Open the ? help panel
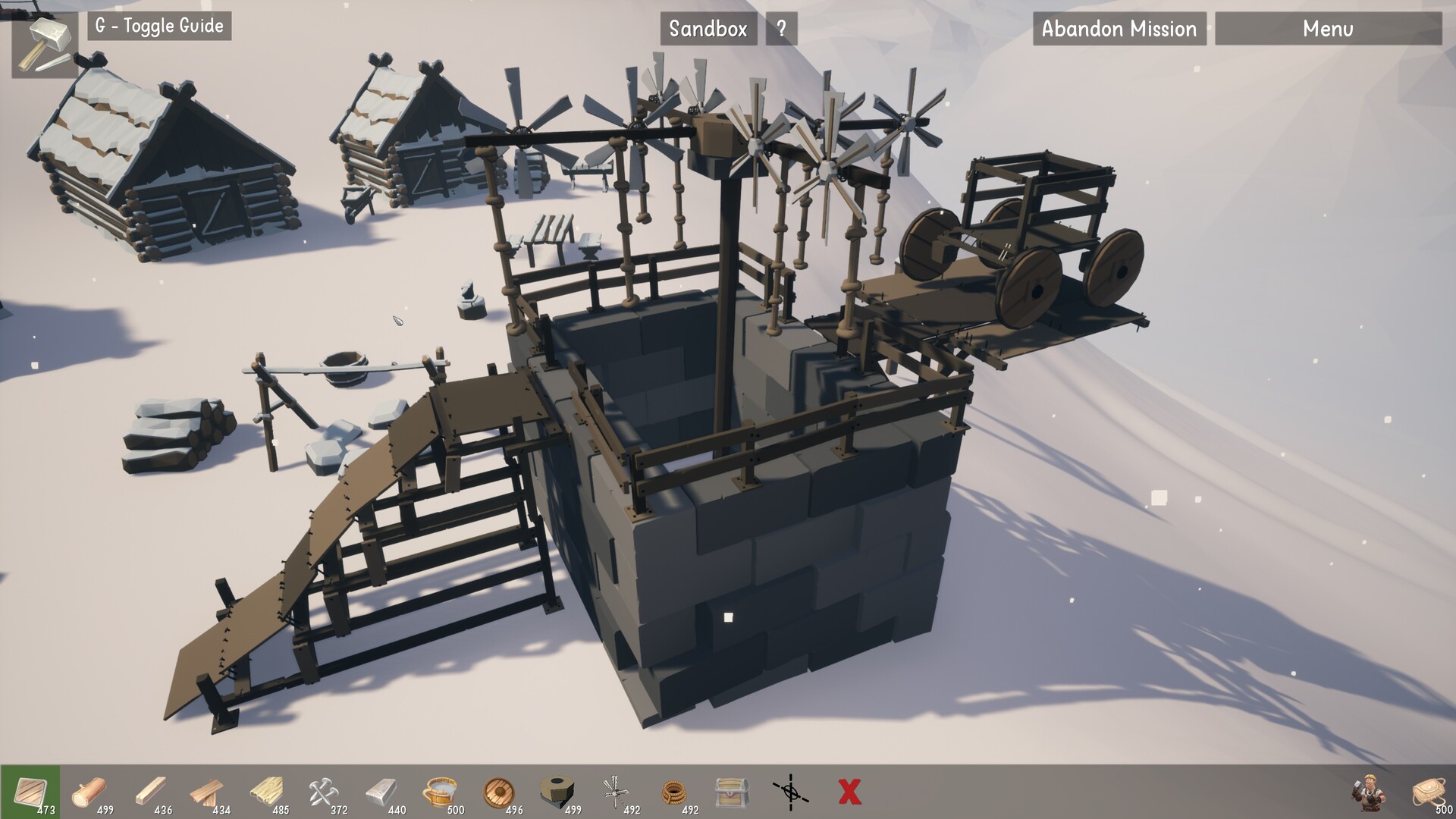 780,29
